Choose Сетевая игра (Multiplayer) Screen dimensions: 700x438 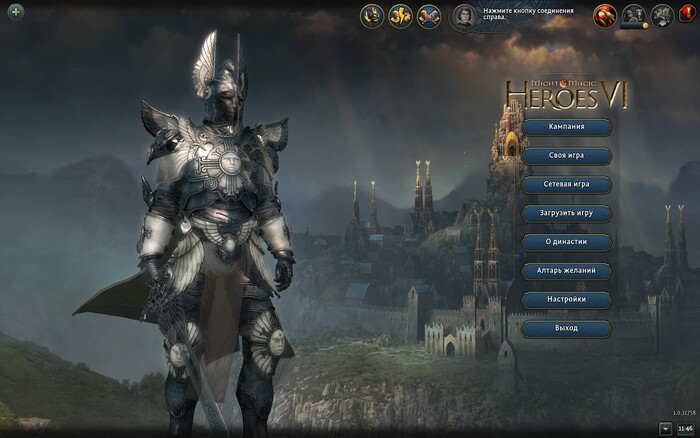pyautogui.click(x=566, y=185)
